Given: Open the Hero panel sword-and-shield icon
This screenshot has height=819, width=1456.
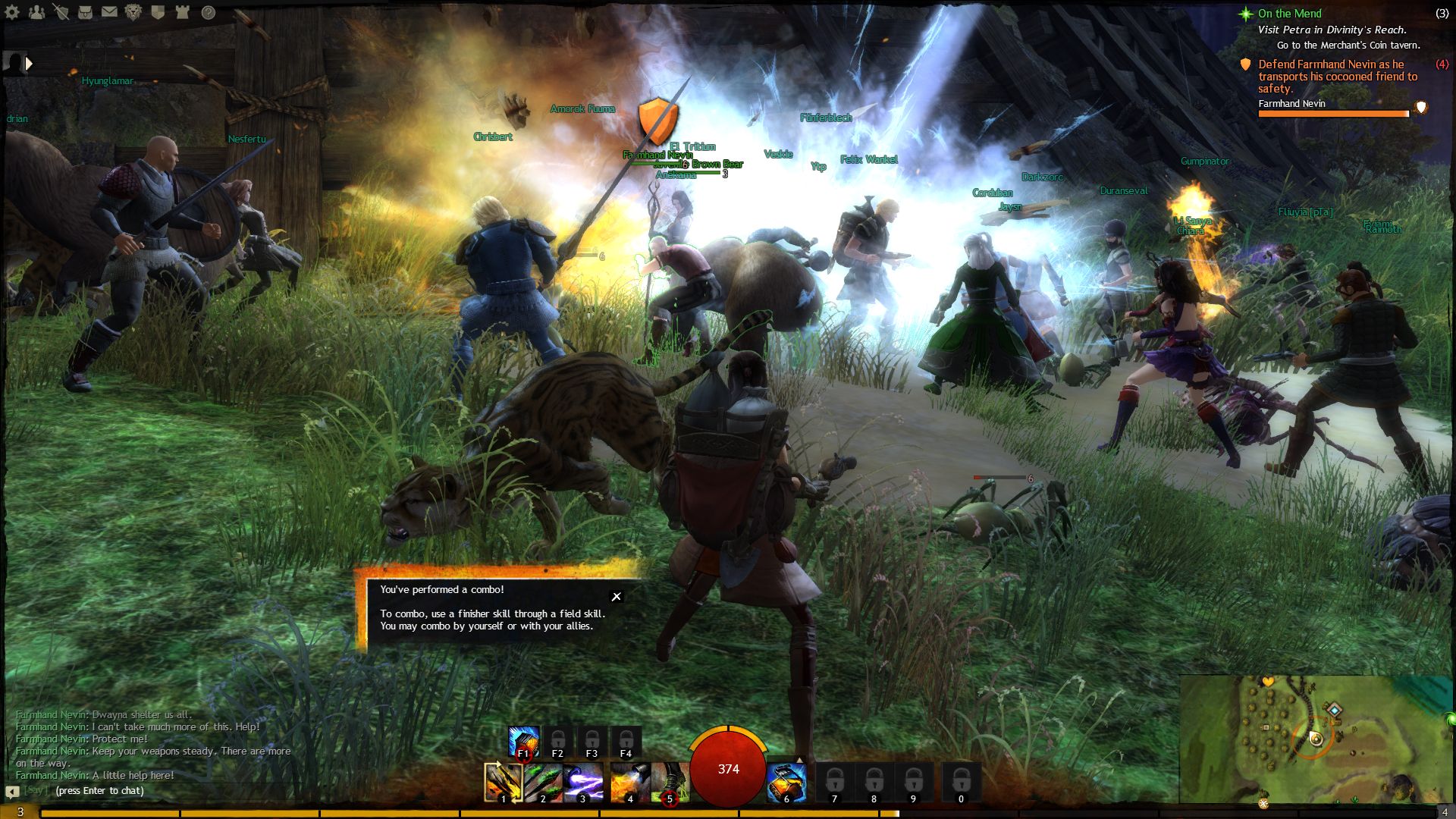Looking at the screenshot, I should click(x=61, y=12).
